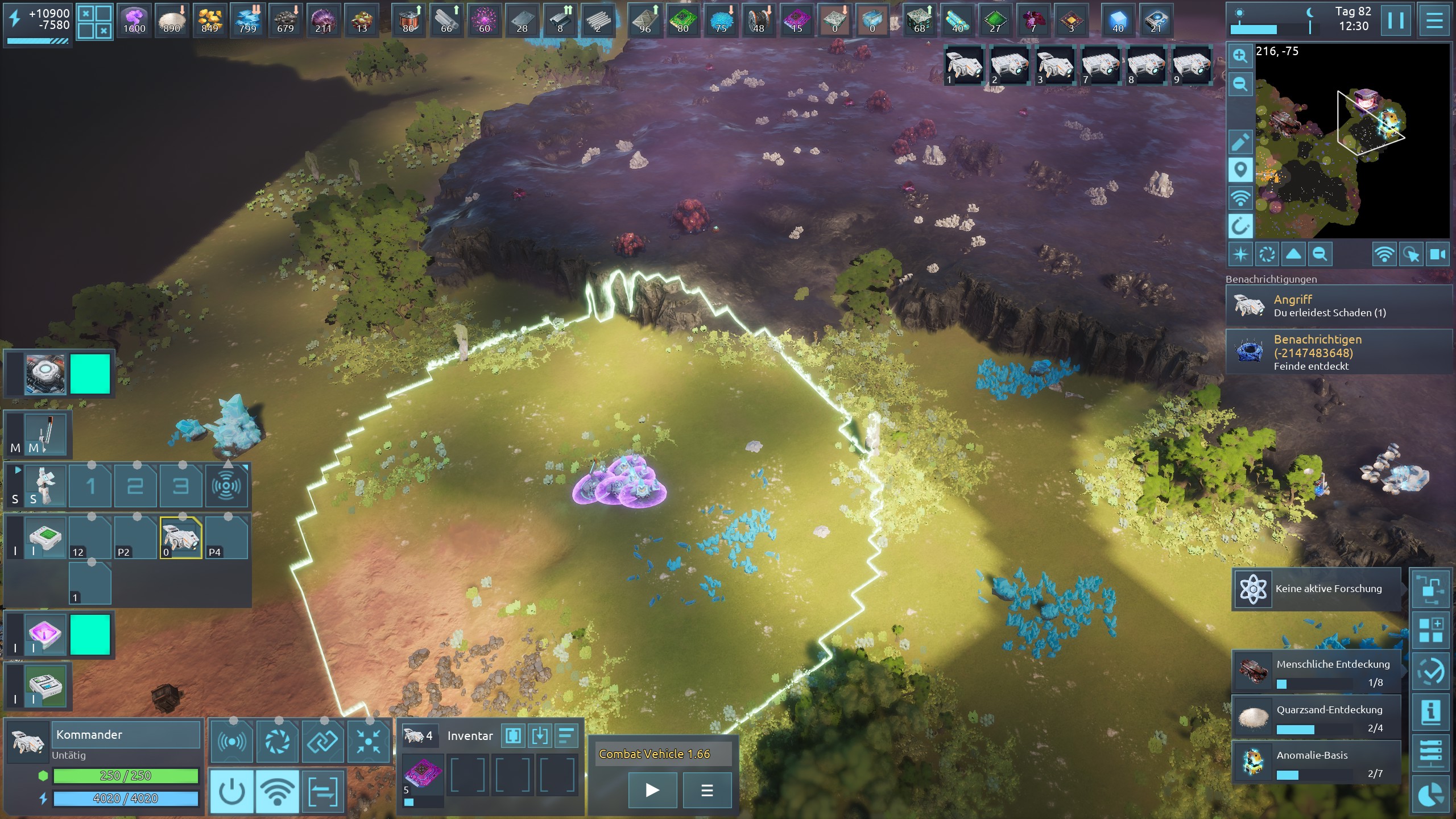Zoom in on the minimap
The width and height of the screenshot is (1456, 819).
point(1240,56)
